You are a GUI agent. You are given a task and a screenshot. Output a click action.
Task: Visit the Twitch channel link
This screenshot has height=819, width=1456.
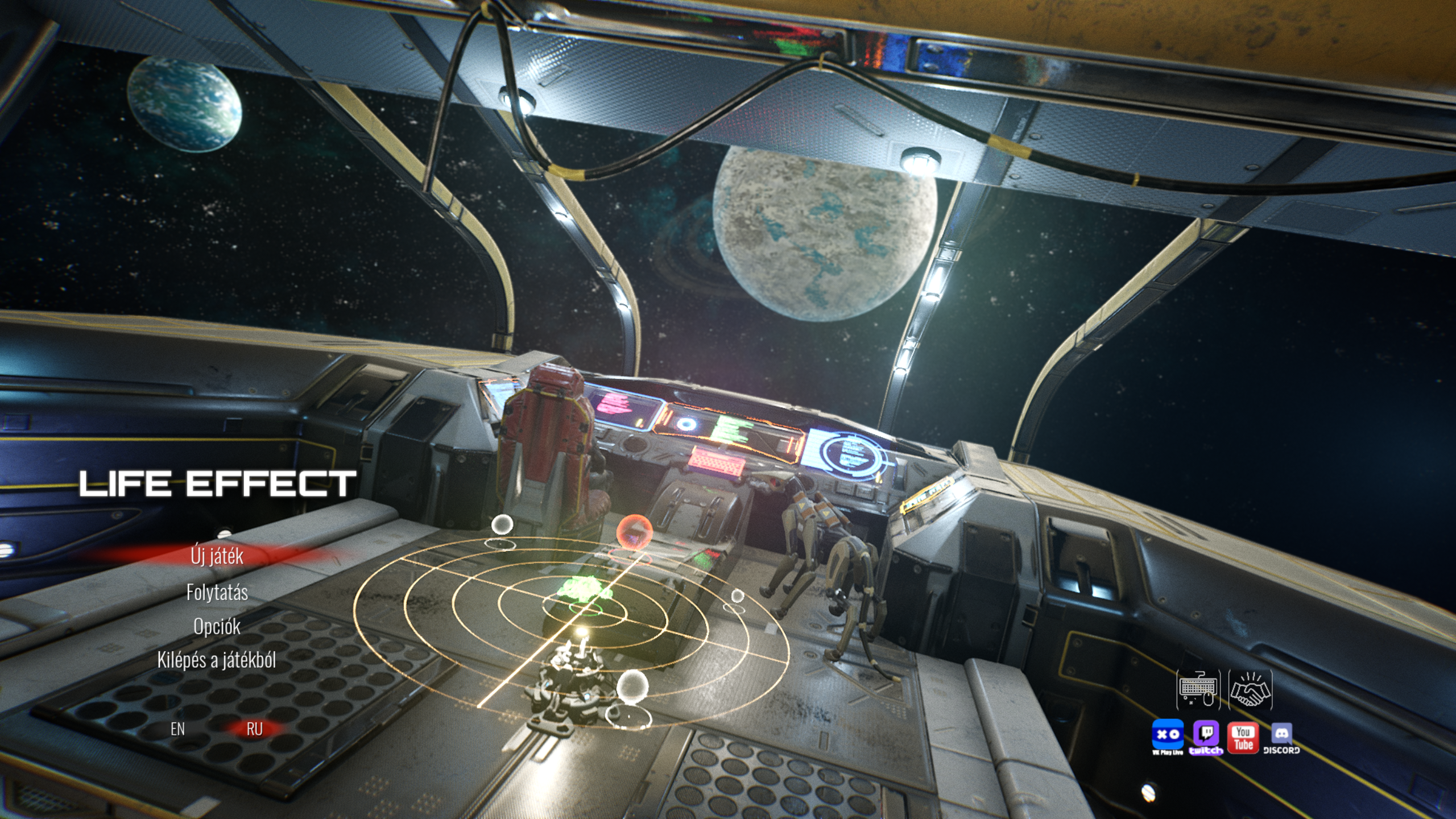pyautogui.click(x=1206, y=736)
